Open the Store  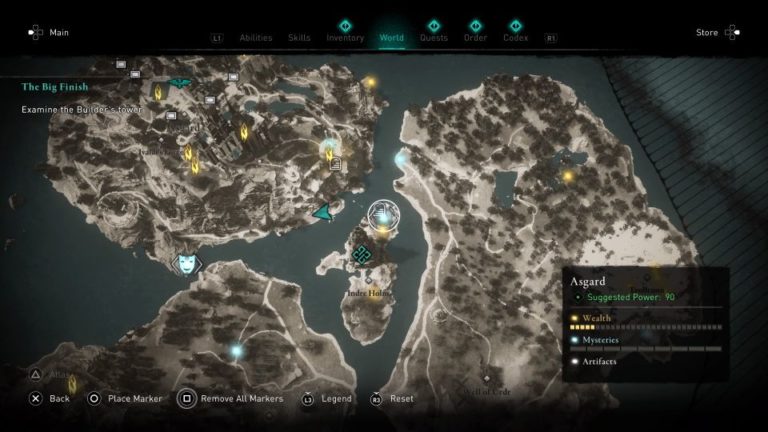tap(707, 32)
